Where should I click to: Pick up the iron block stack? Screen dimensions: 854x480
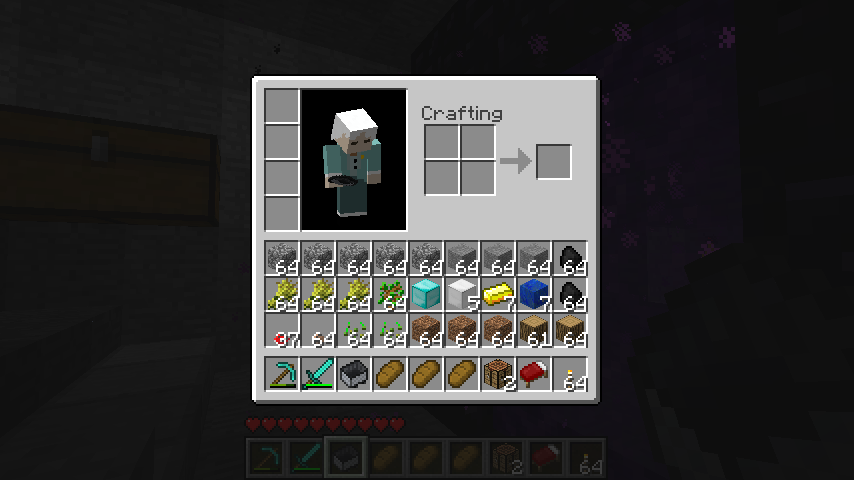[x=462, y=294]
